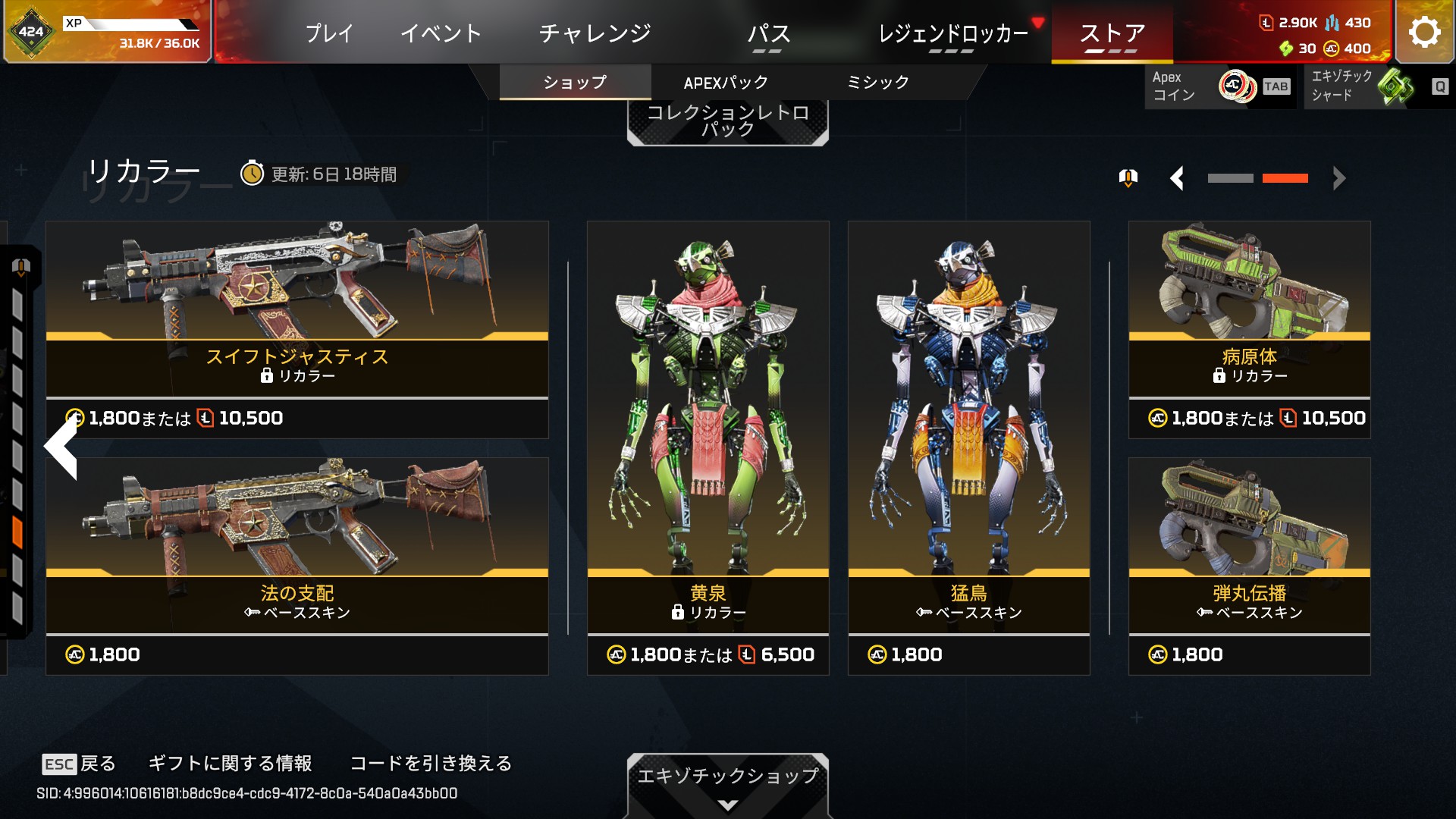View the 黄泉 recolor legend skin
This screenshot has height=819, width=1456.
708,447
